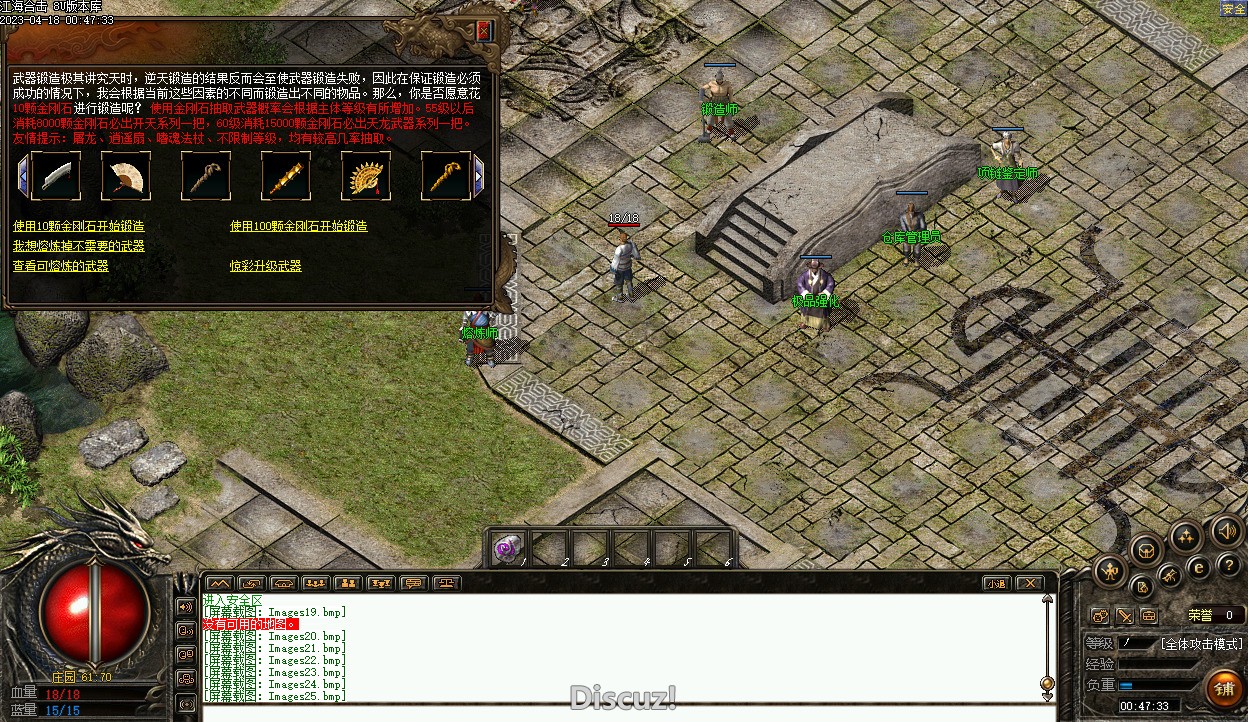Screen dimensions: 1248x722
Task: Show previous weapons with the left arrow
Action: point(23,177)
